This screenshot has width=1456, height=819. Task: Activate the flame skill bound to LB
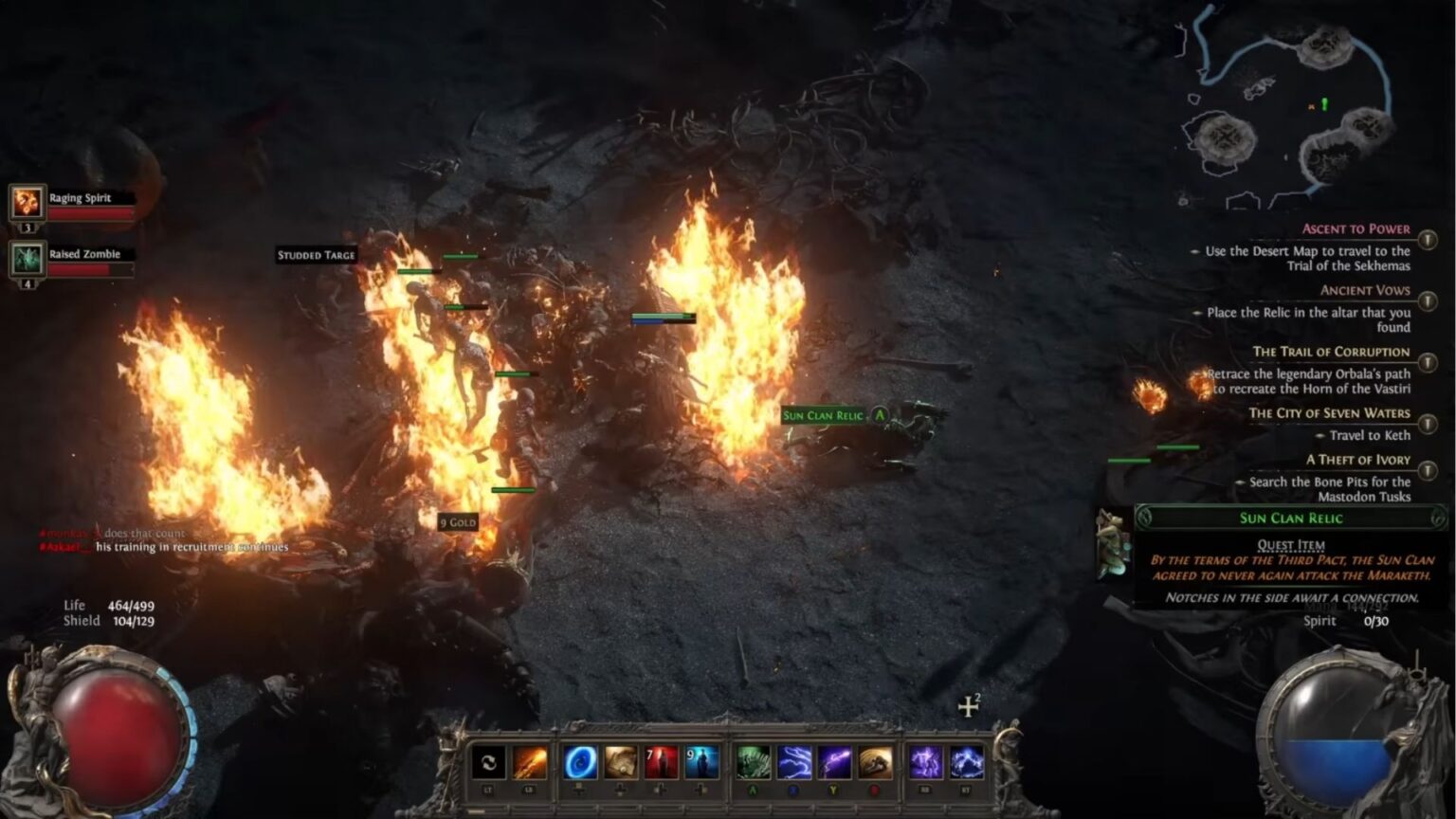(x=532, y=763)
